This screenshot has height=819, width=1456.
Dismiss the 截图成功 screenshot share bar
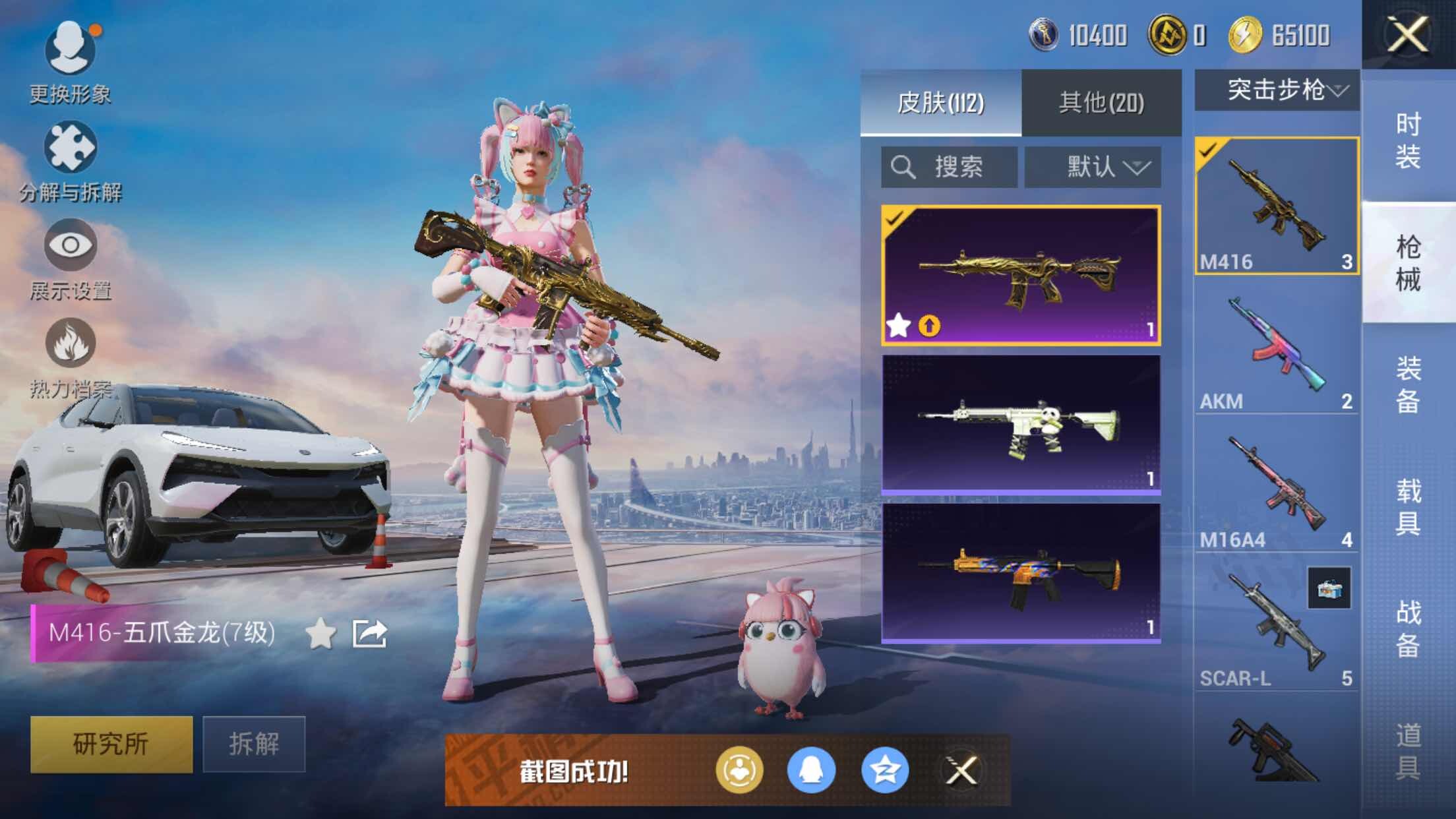click(x=961, y=770)
